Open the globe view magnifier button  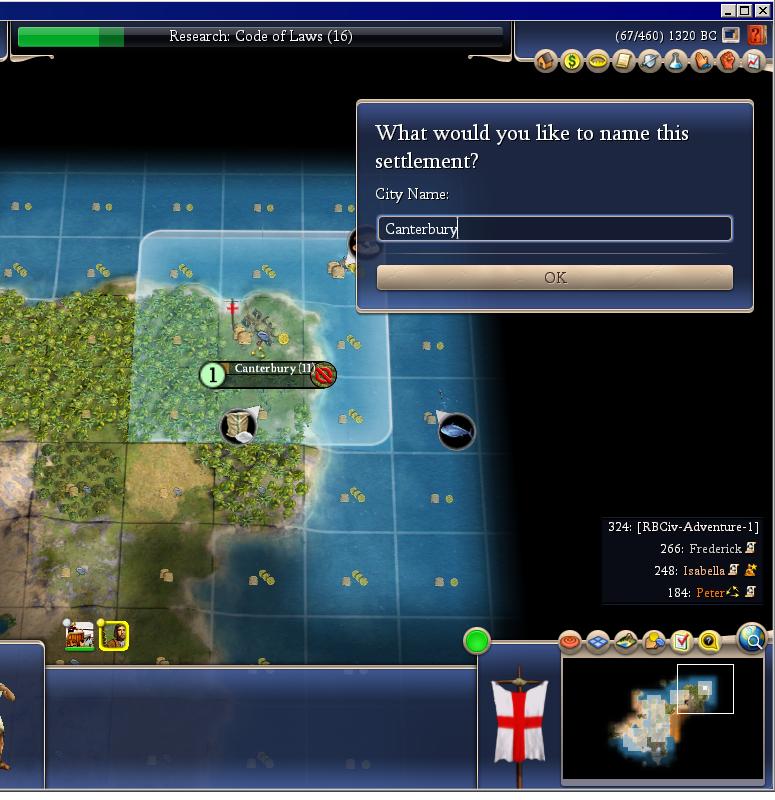[752, 637]
